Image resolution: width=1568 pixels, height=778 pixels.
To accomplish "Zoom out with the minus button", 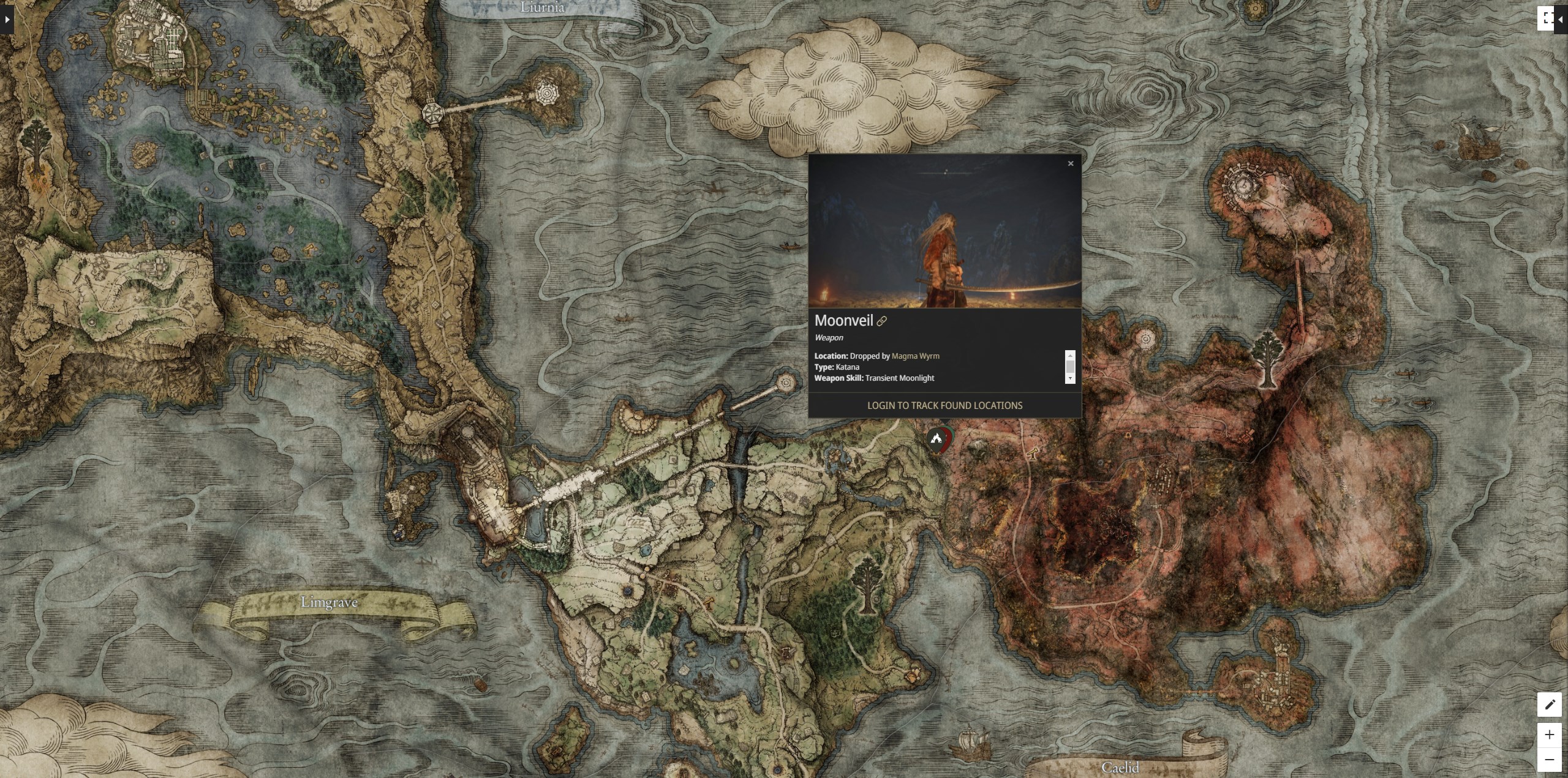I will point(1549,760).
